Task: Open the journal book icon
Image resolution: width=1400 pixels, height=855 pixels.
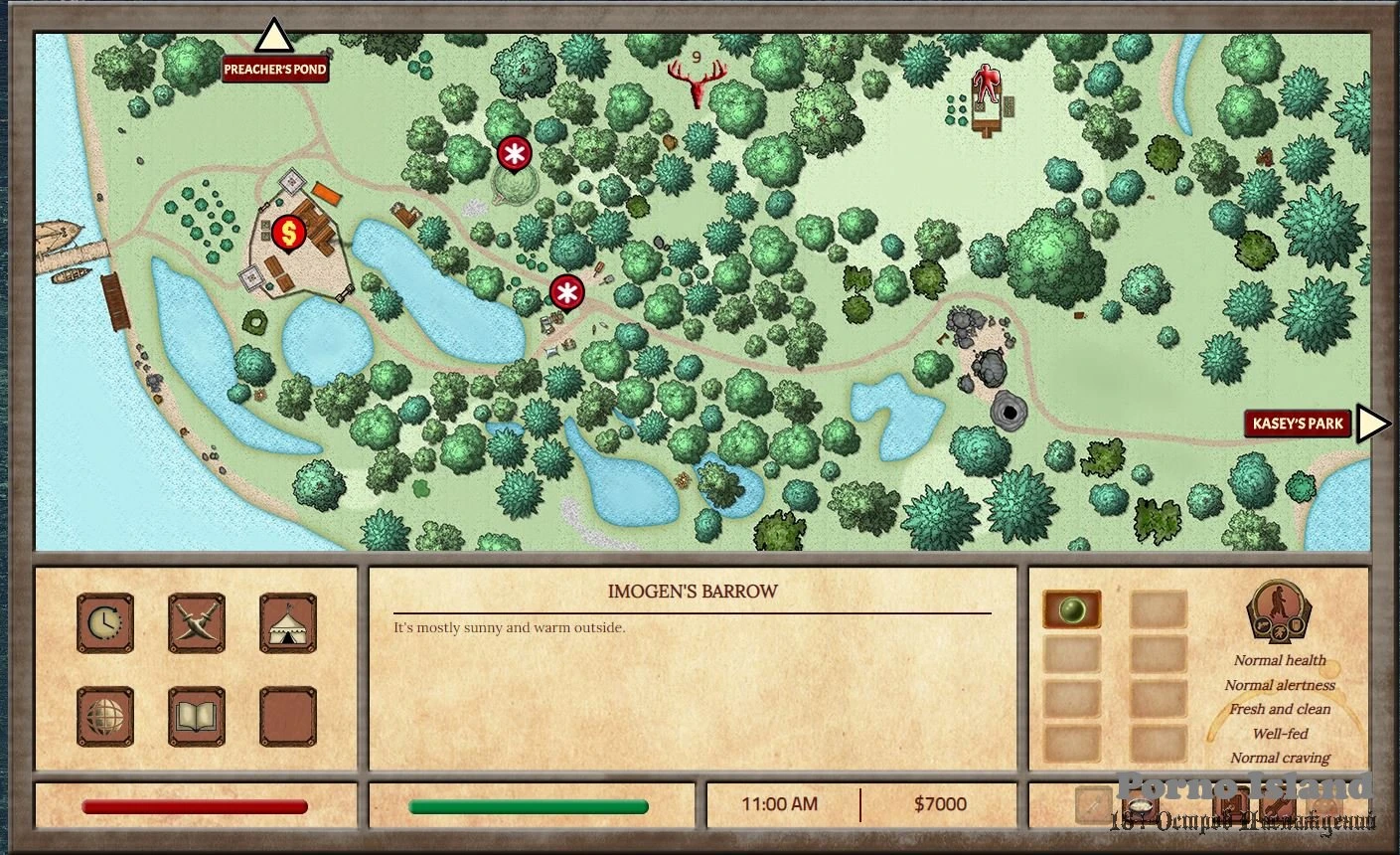Action: point(197,716)
